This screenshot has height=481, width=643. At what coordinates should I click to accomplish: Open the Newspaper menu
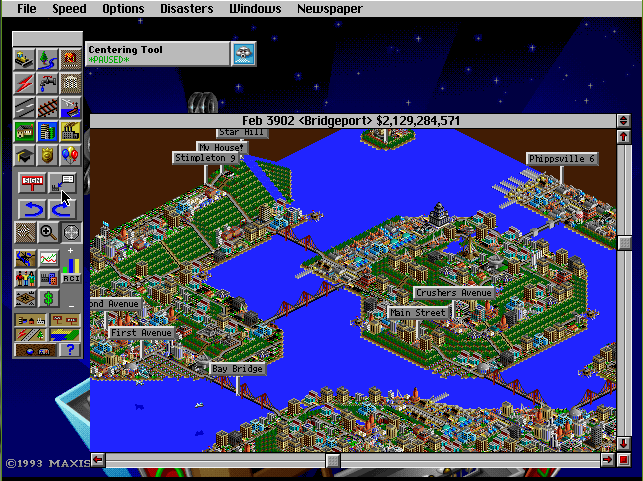point(328,9)
